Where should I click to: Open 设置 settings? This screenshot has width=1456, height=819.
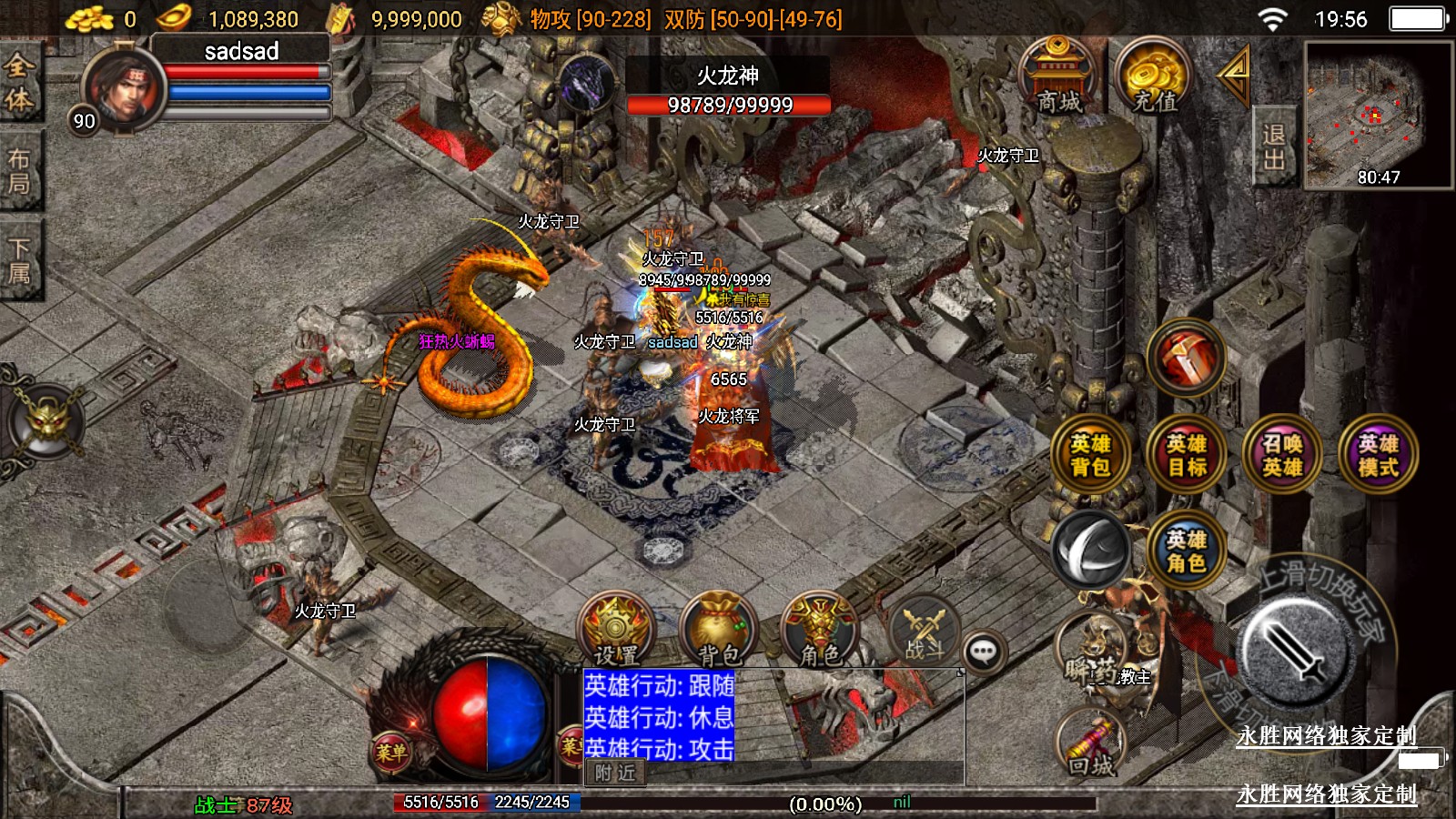click(x=616, y=630)
